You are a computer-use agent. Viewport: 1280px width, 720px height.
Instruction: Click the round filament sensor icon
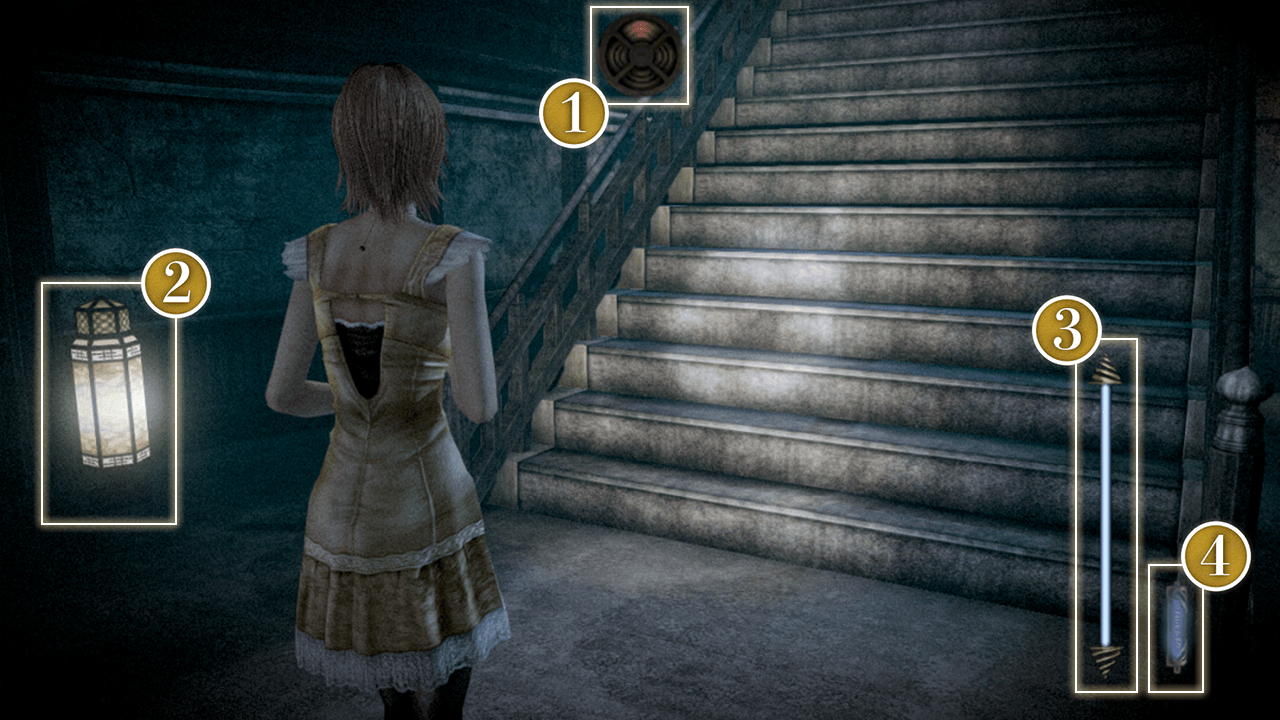pos(641,54)
